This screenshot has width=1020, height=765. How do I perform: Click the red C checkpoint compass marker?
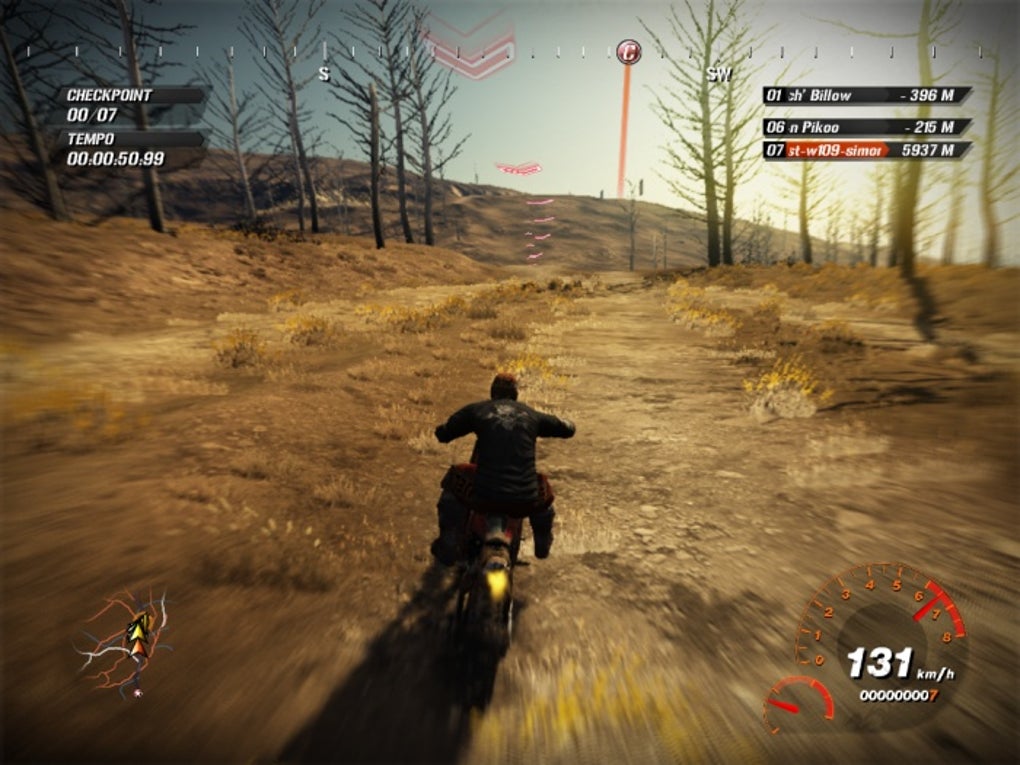coord(628,52)
